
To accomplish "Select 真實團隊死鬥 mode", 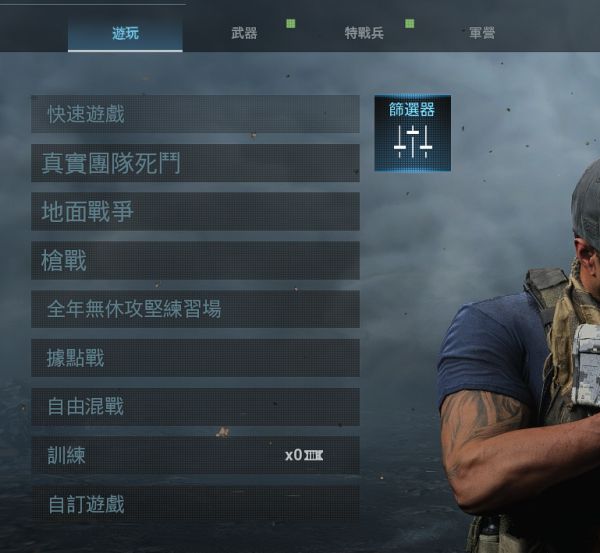I will click(x=195, y=163).
